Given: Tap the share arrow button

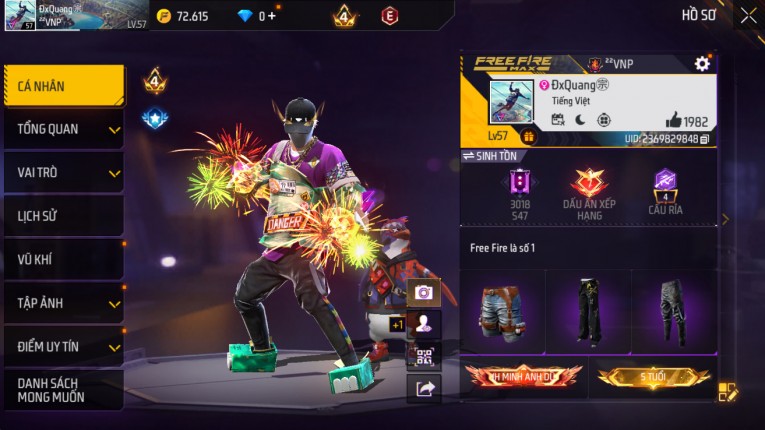Looking at the screenshot, I should tap(424, 389).
